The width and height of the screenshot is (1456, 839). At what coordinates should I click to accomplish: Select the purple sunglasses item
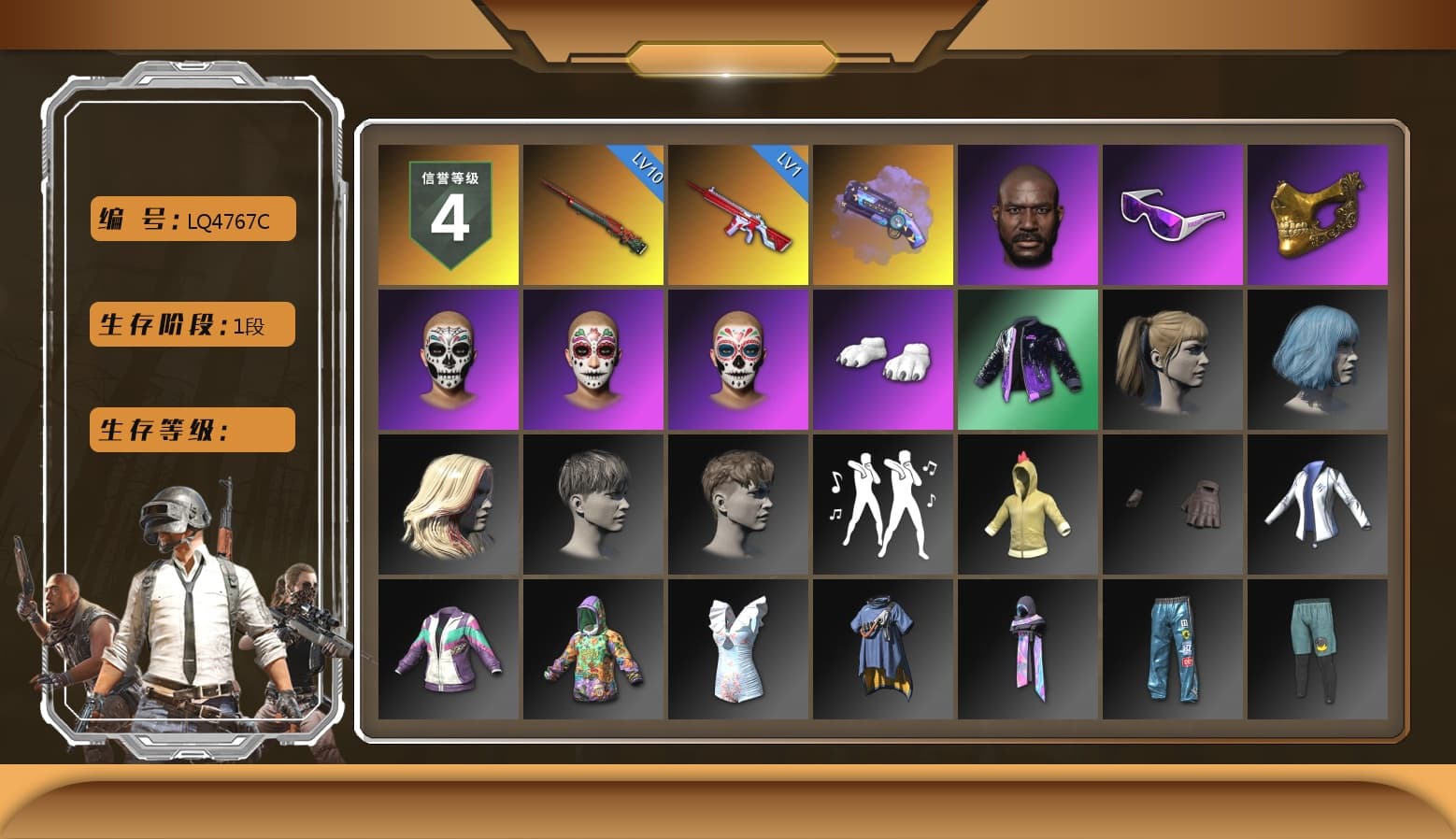(1173, 214)
